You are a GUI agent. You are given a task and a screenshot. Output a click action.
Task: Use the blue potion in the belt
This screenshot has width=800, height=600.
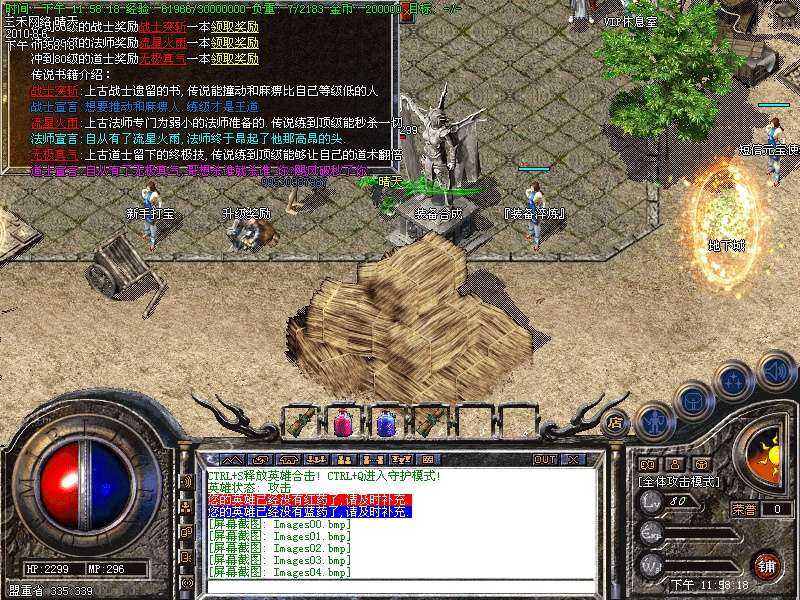(387, 422)
